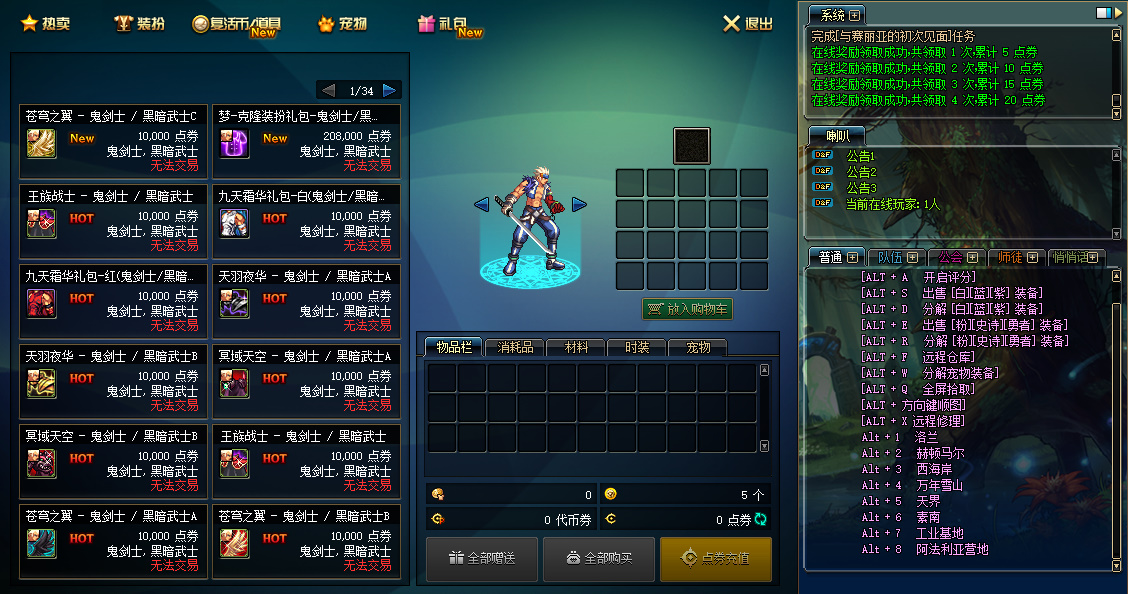
Task: Exit the shop with 退出
Action: (x=748, y=24)
